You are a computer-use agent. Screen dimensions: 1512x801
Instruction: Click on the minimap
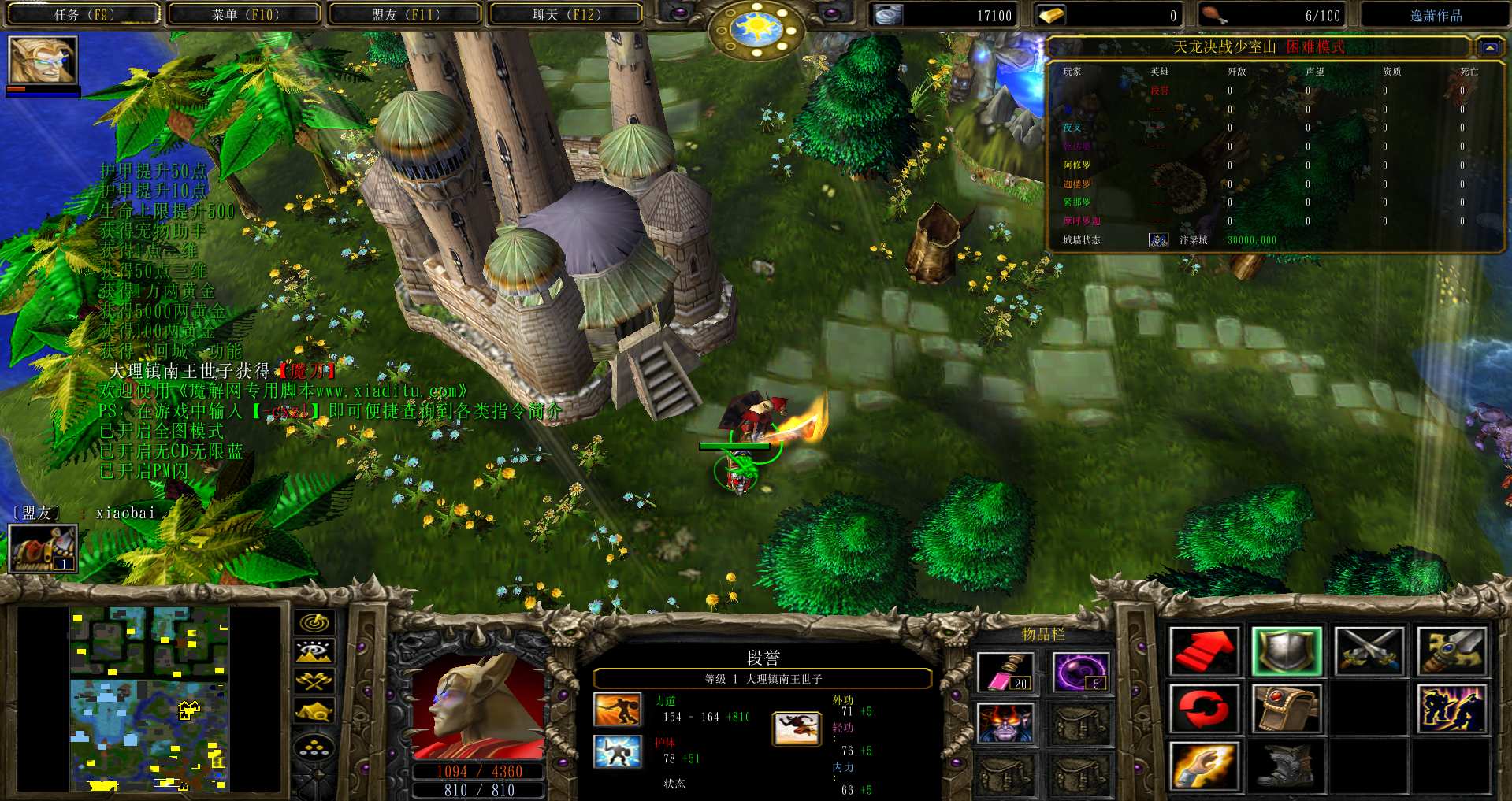coord(150,699)
